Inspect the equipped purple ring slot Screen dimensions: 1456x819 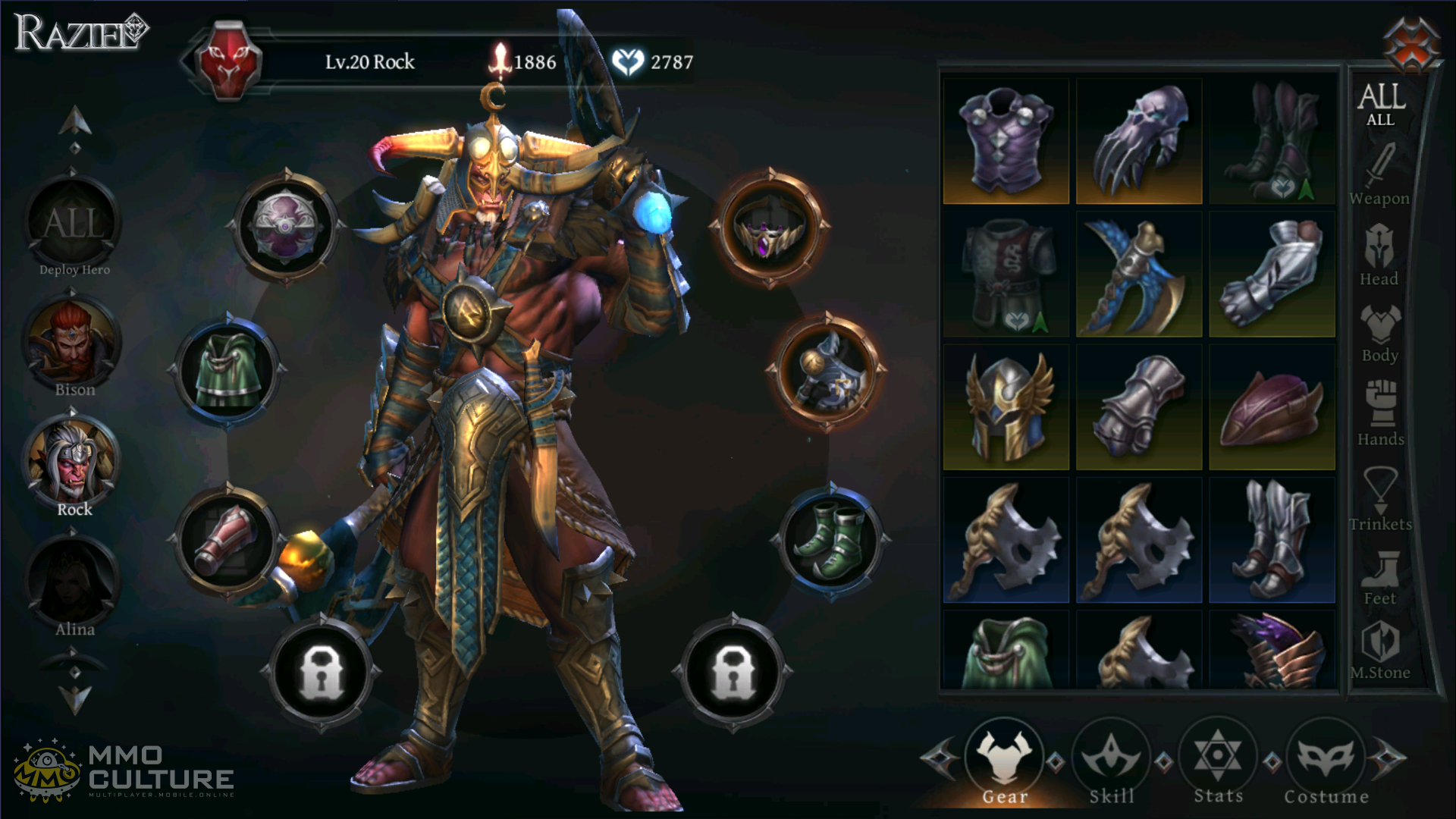(x=770, y=227)
